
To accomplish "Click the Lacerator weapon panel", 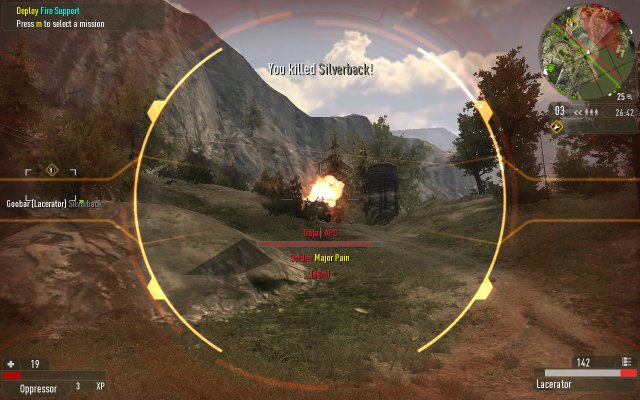I will coord(585,378).
